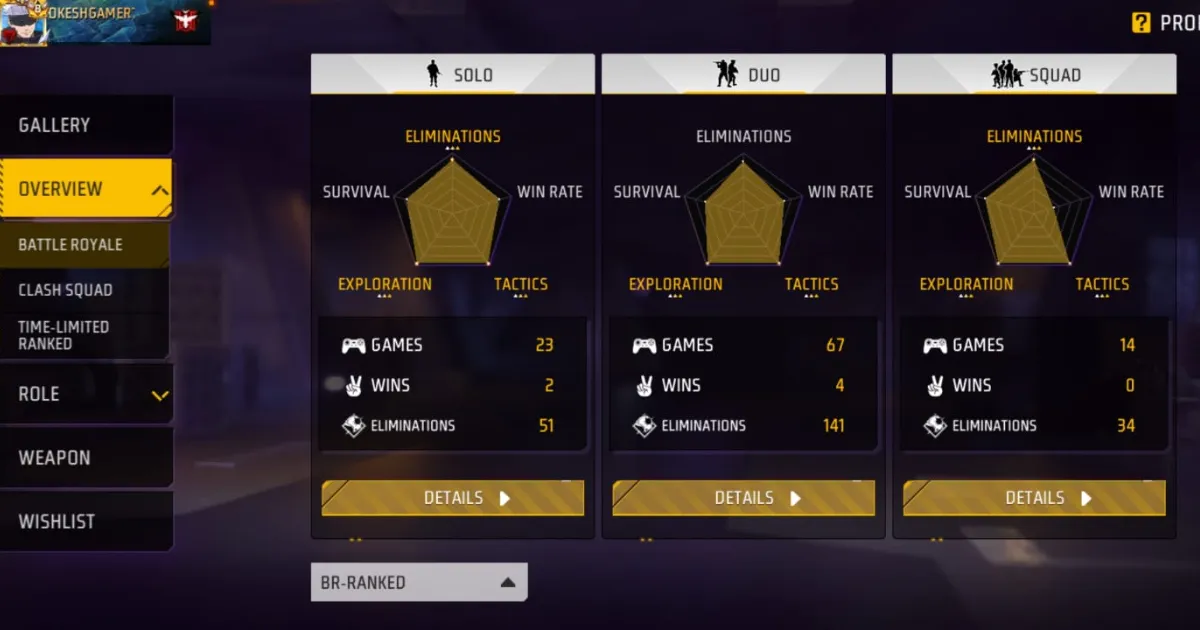Select Battle Royale stats
This screenshot has height=630, width=1200.
click(85, 245)
